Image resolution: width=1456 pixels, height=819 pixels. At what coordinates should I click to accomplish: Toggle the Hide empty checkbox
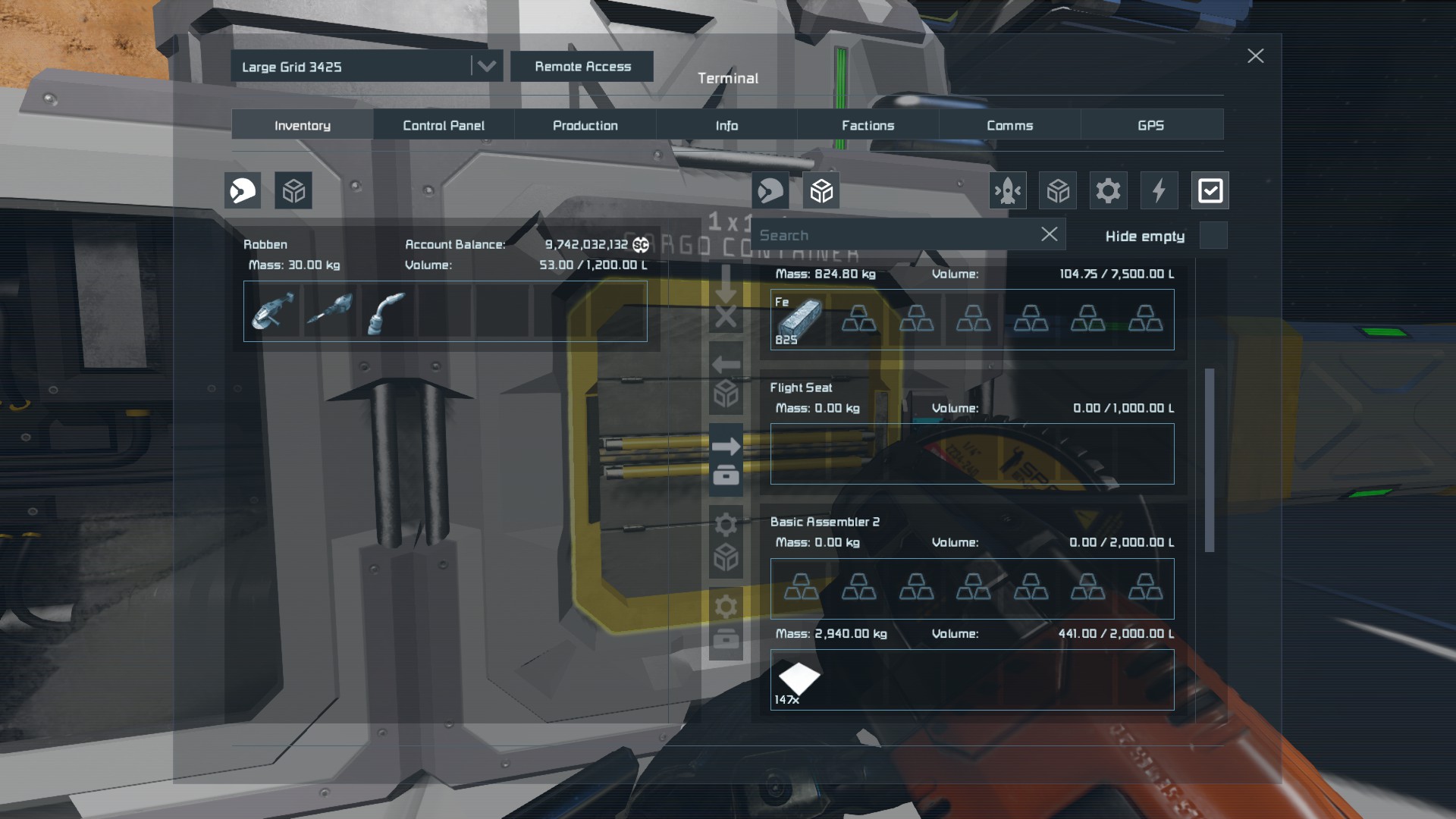(x=1213, y=236)
